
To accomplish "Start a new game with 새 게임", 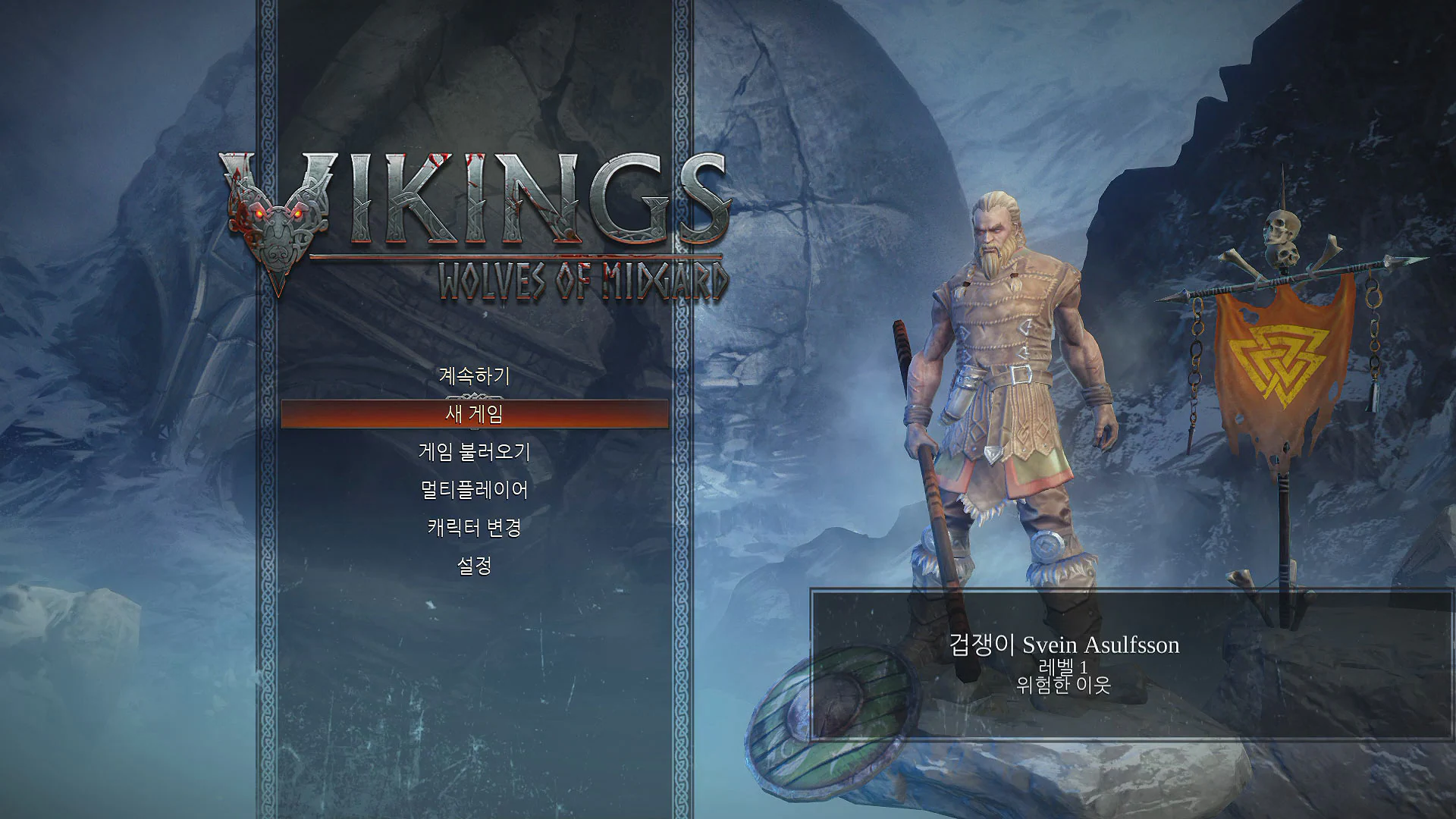I will coord(474,414).
